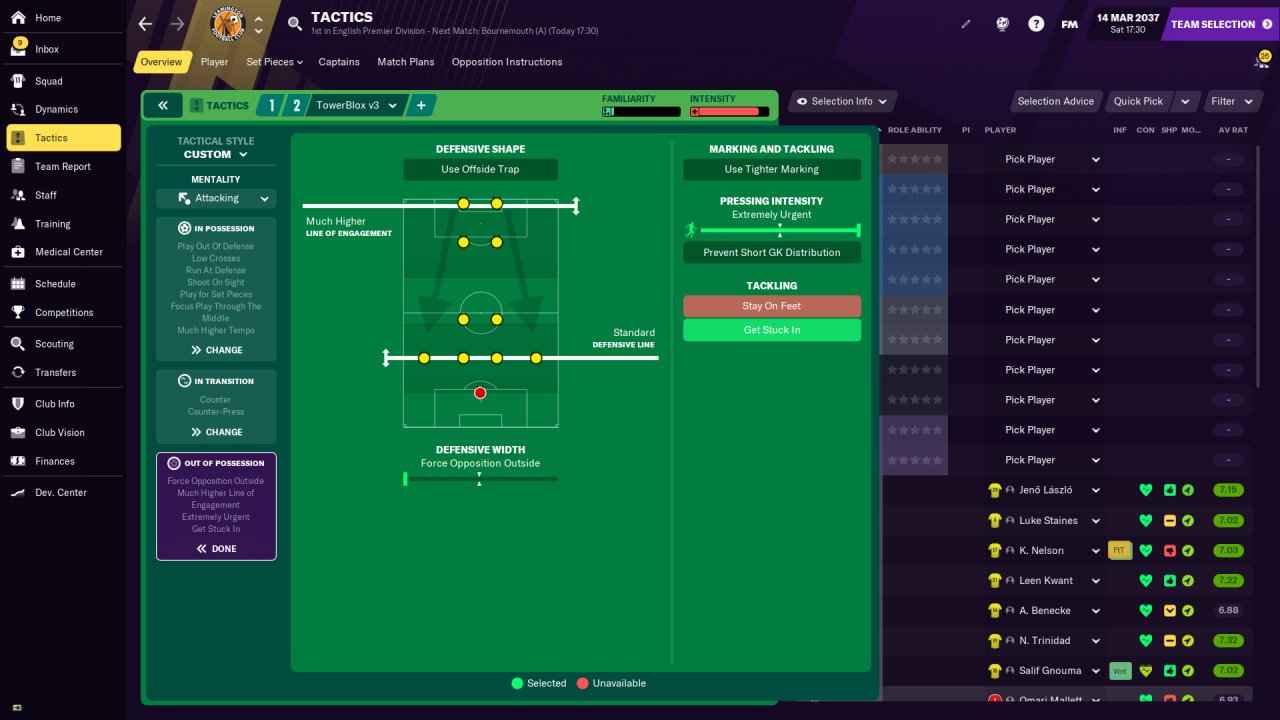The height and width of the screenshot is (720, 1280).
Task: Open the Mentality dropdown set to Attacking
Action: pos(216,198)
